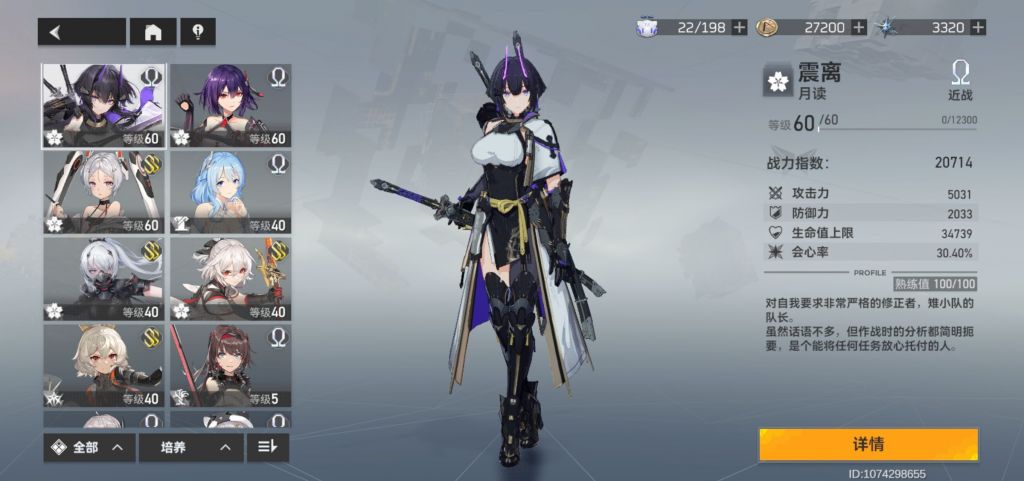This screenshot has width=1024, height=481.
Task: Select the masked grey ponytail level 40 character
Action: point(103,279)
